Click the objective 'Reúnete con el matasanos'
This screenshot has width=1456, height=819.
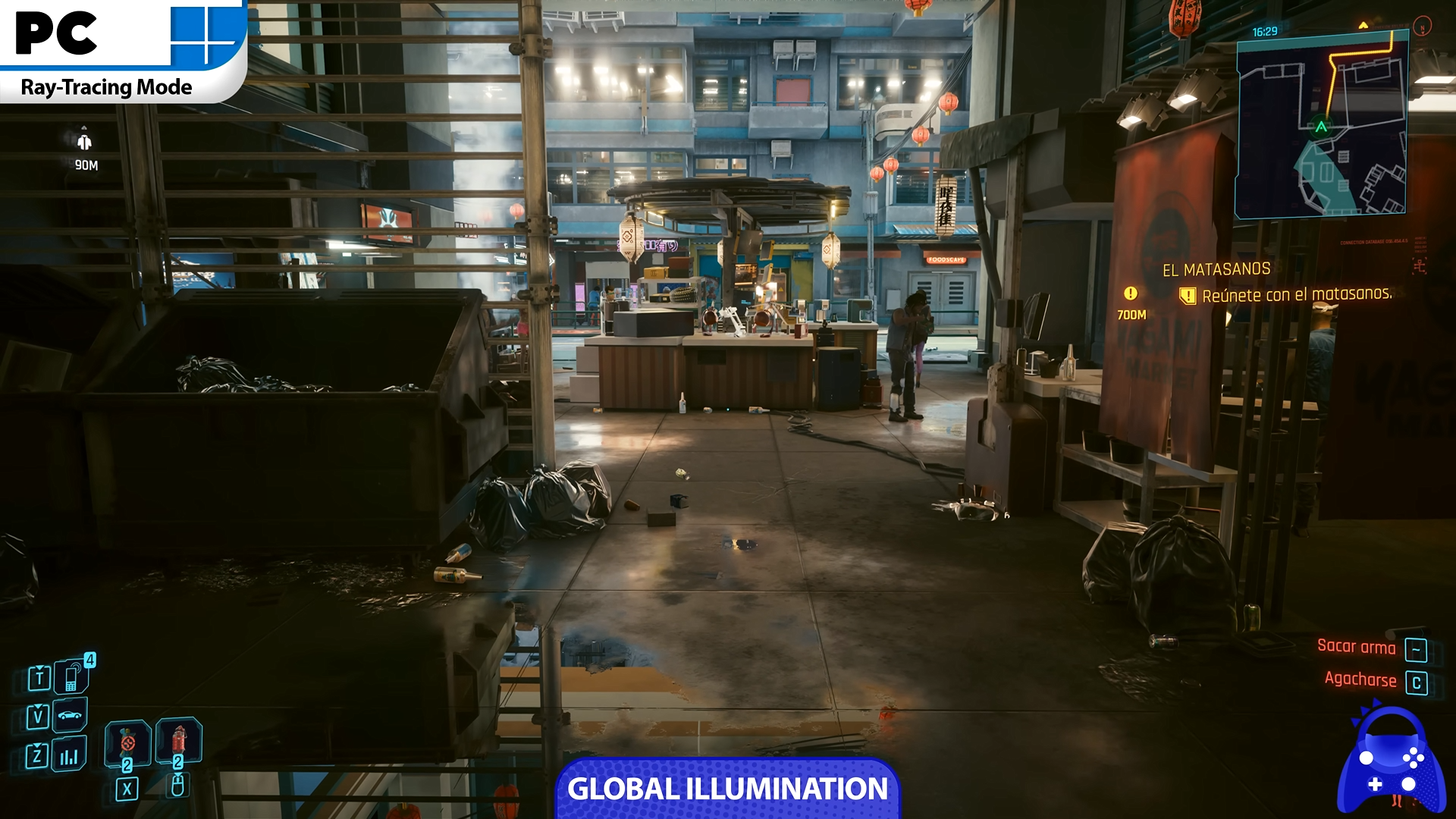click(1297, 294)
